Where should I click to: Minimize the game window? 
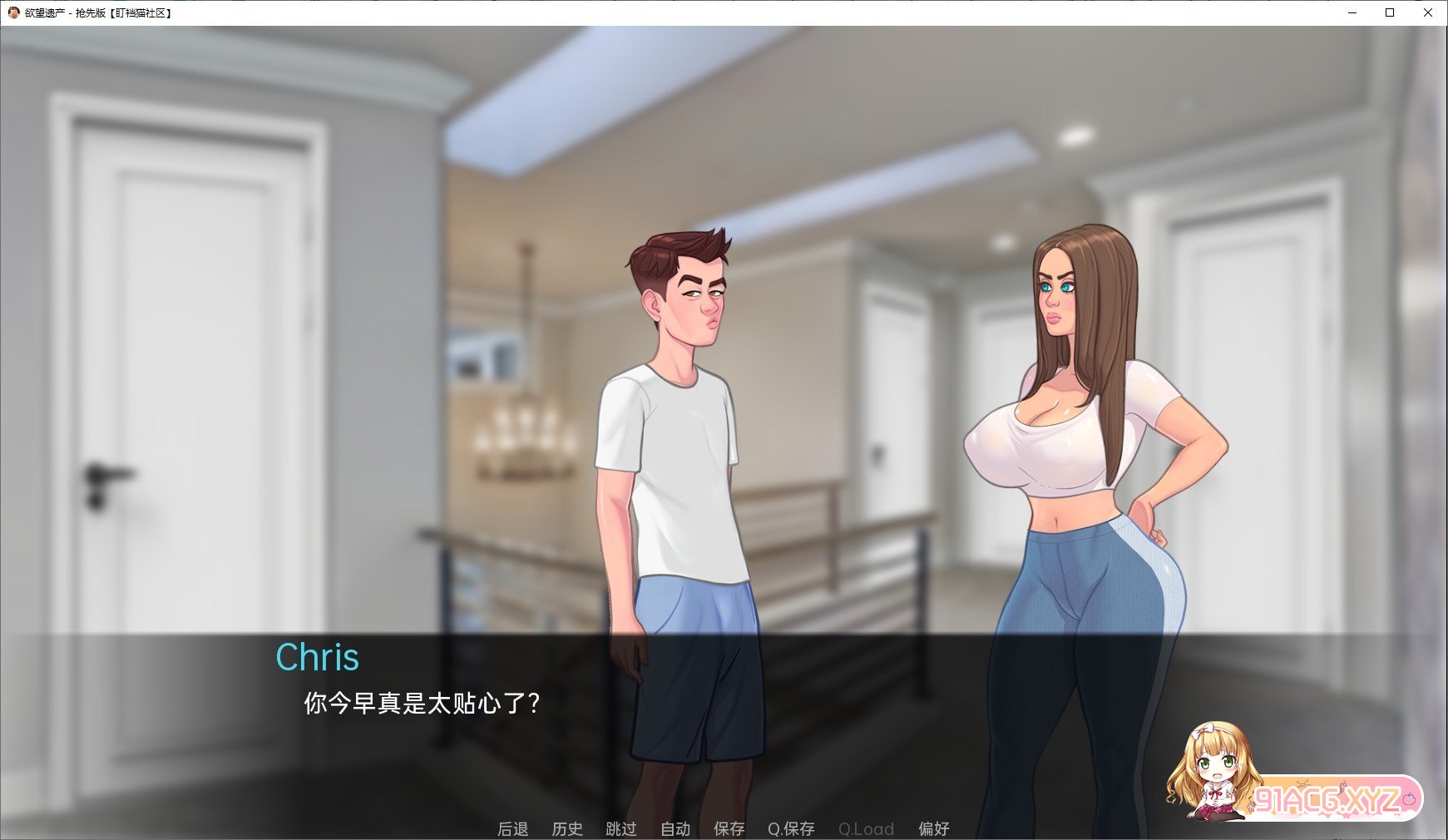1351,12
